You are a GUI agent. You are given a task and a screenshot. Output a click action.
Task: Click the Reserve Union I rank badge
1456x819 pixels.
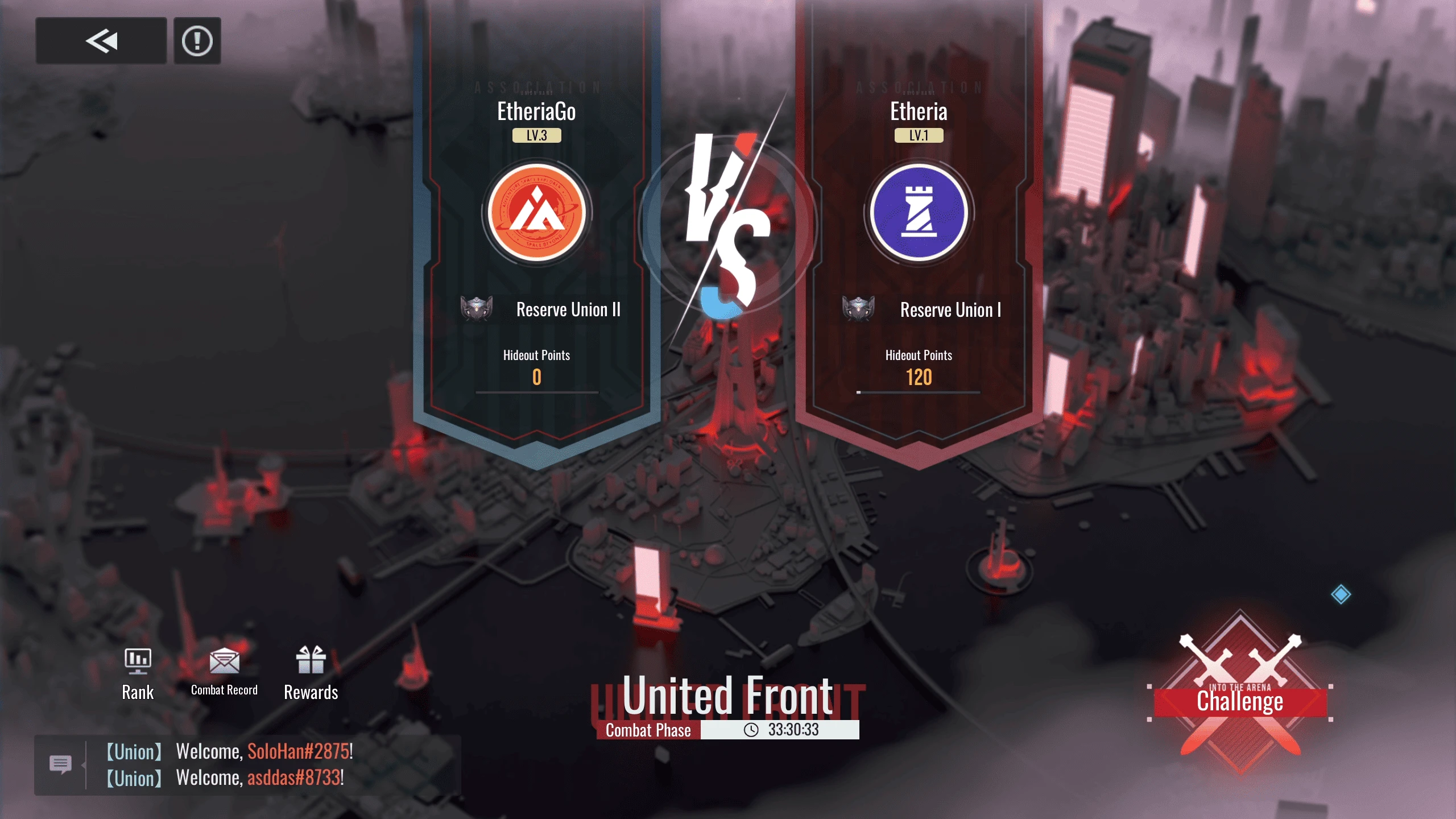[x=858, y=309]
